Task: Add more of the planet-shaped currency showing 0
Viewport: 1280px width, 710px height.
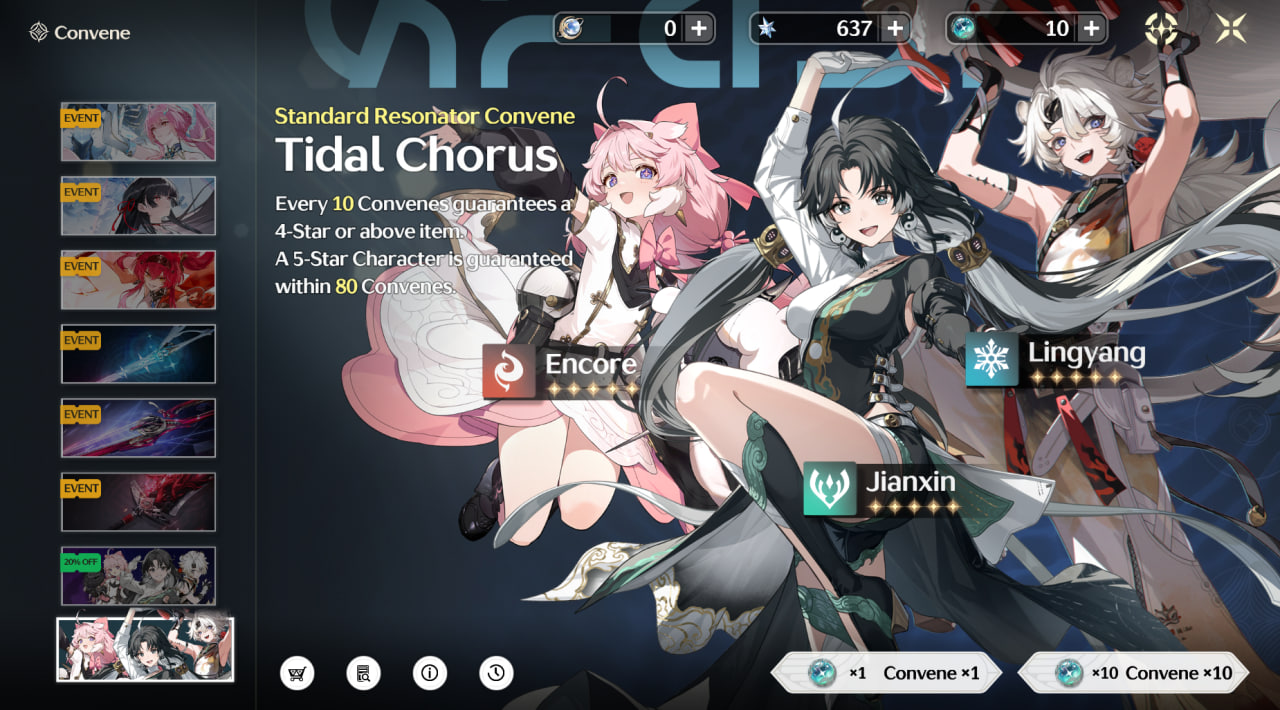Action: click(699, 29)
